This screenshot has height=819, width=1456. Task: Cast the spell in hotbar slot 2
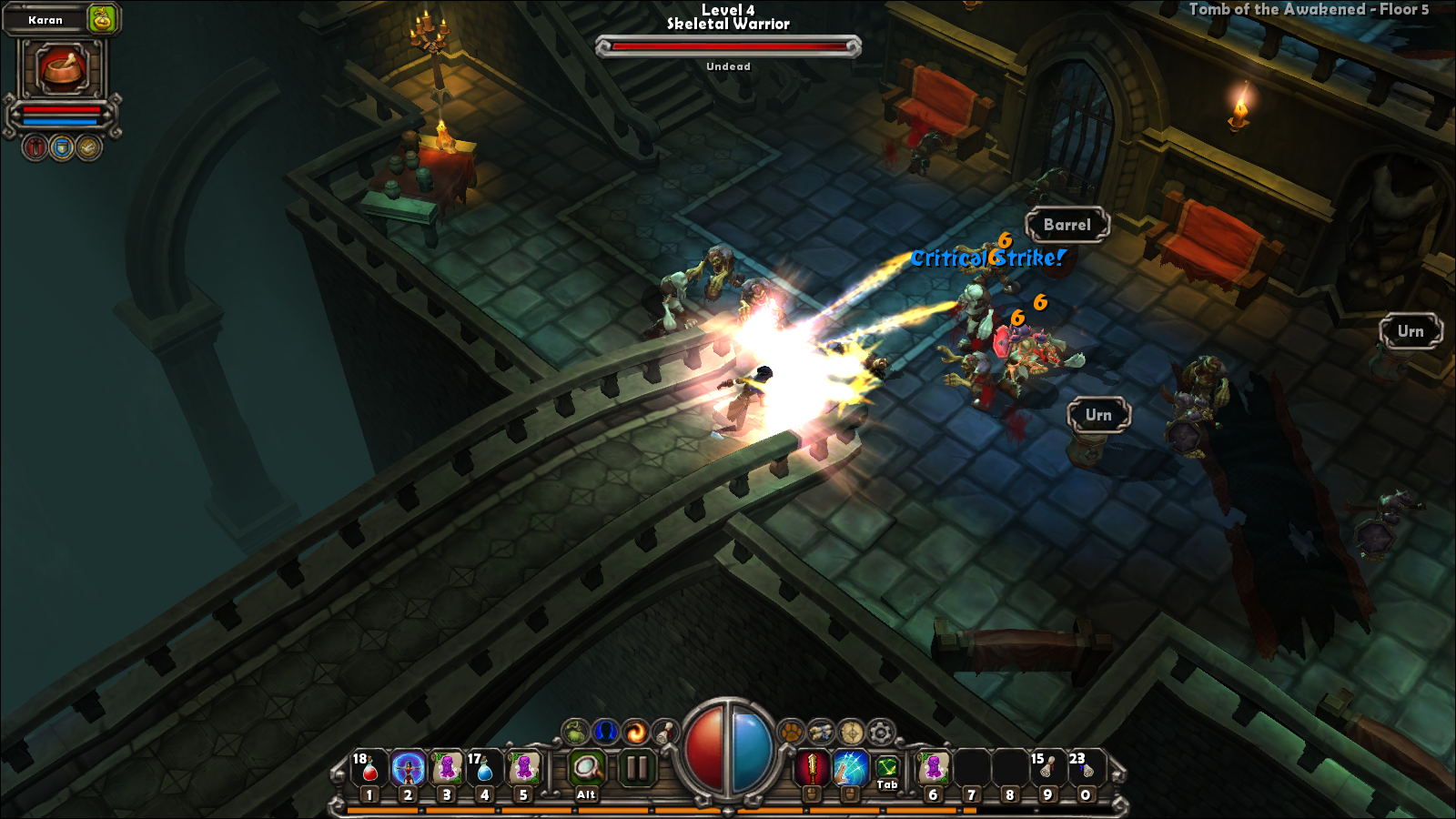[x=408, y=769]
